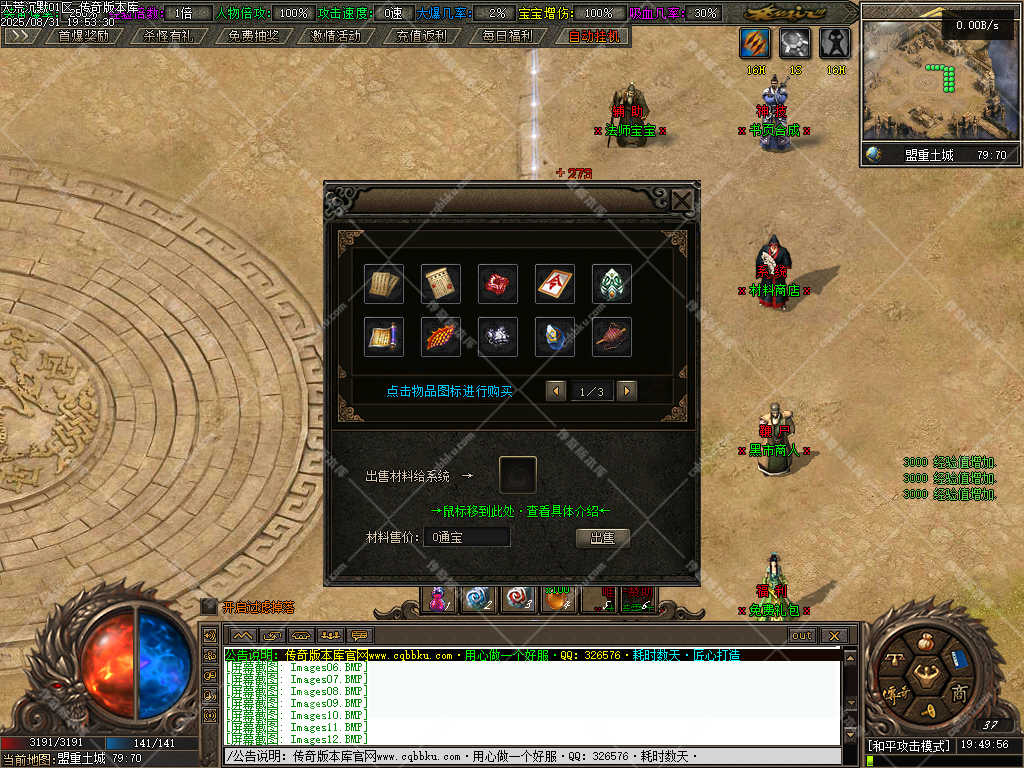Go to previous shop page
Viewport: 1024px width, 768px height.
click(x=556, y=391)
